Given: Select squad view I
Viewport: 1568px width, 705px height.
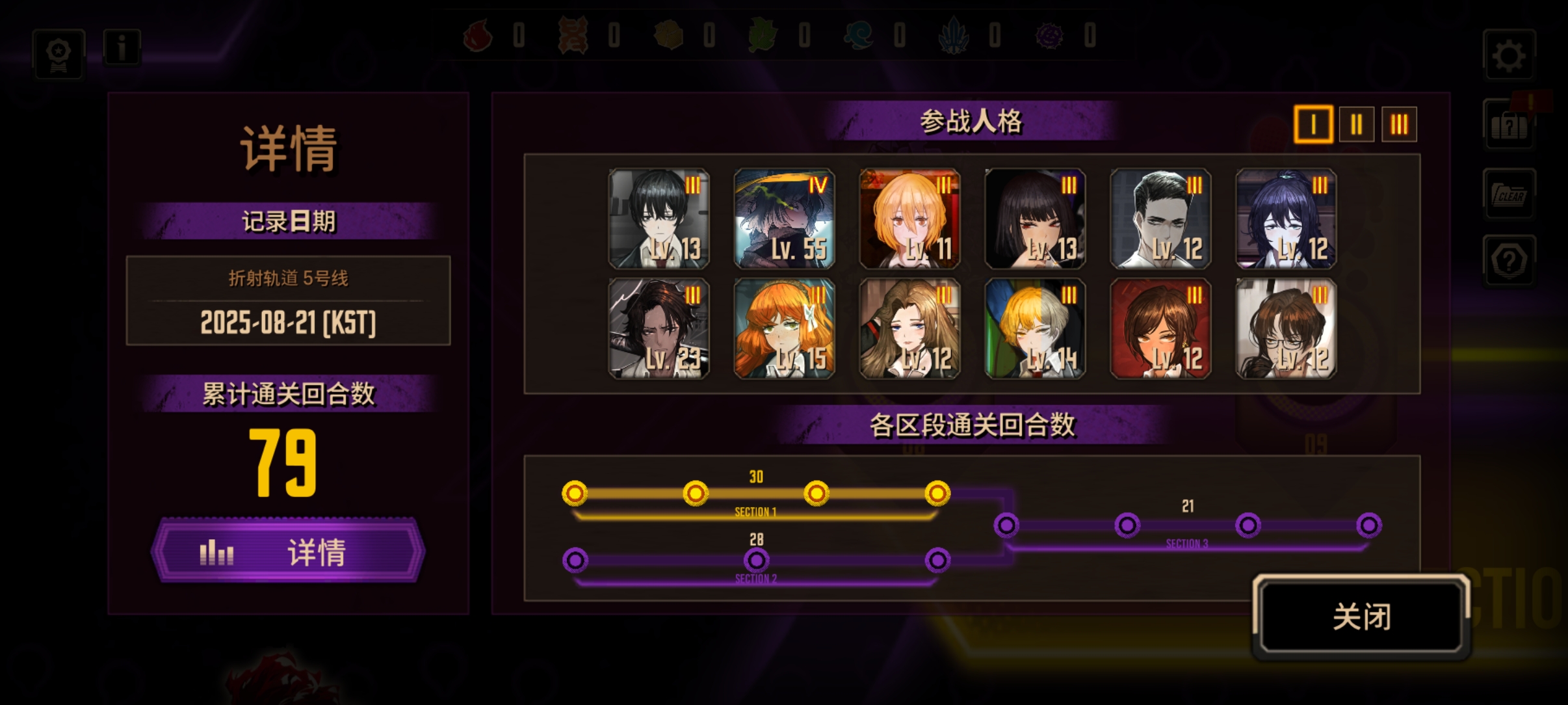Looking at the screenshot, I should 1315,124.
